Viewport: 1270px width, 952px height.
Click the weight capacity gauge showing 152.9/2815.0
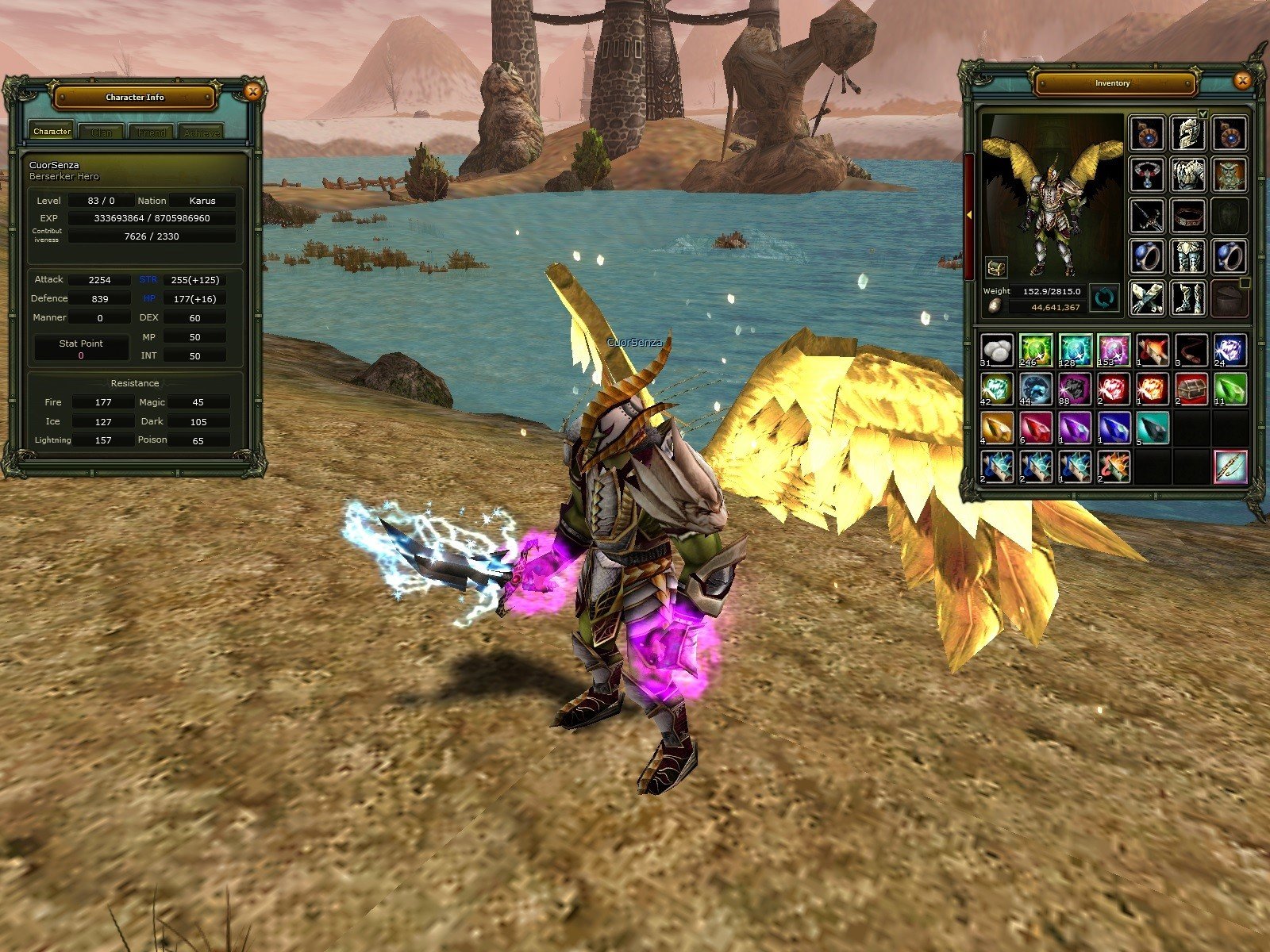[x=1049, y=291]
